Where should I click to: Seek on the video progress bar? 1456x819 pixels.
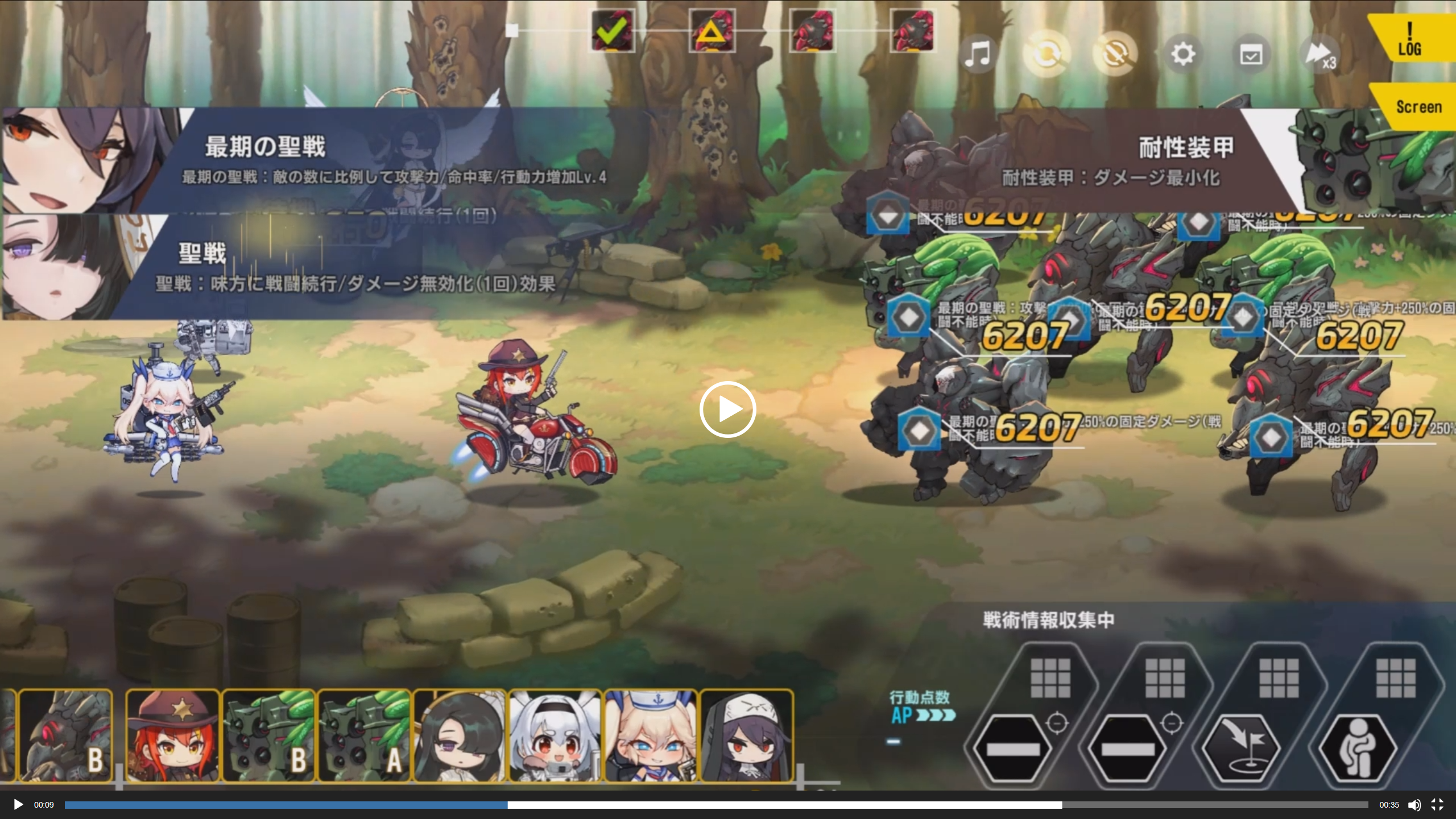click(717, 805)
